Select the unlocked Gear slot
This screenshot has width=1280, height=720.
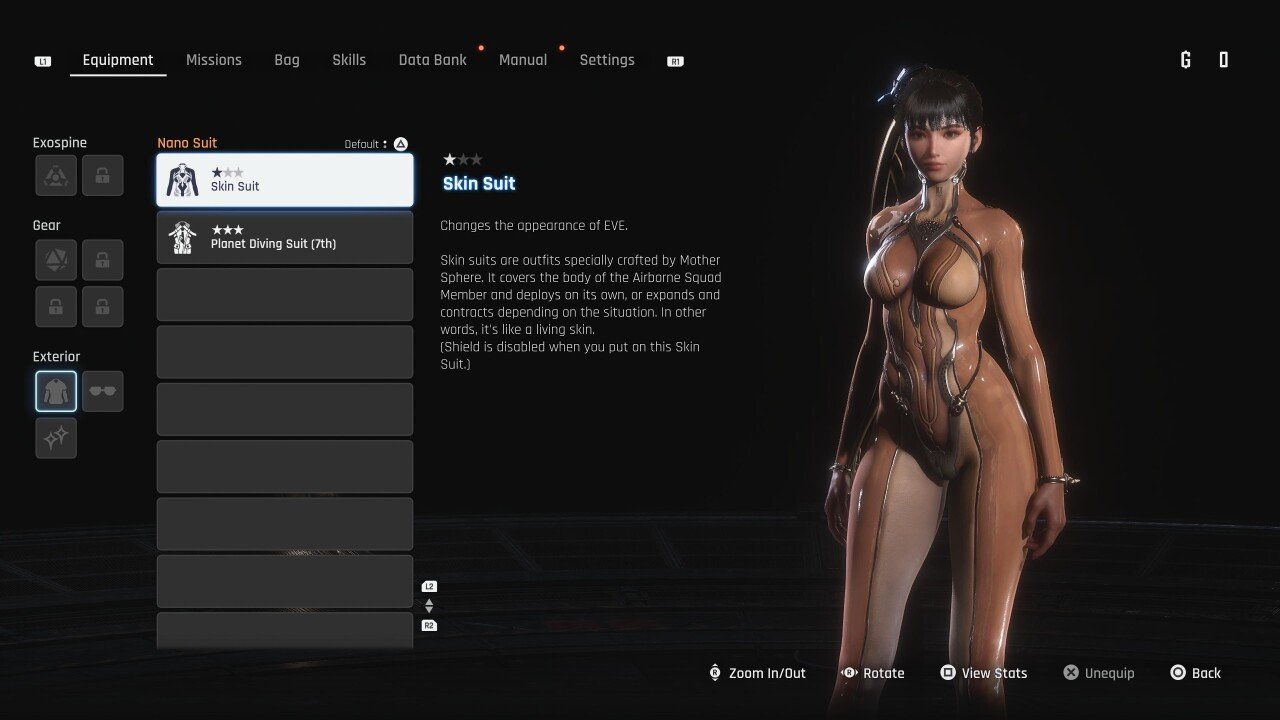point(56,260)
